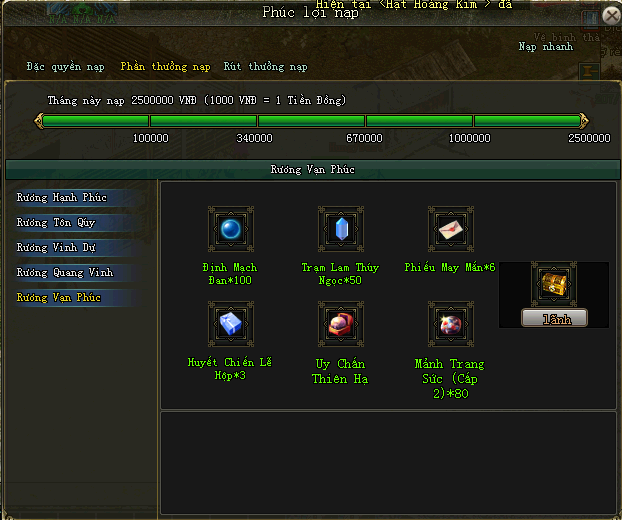622x520 pixels.
Task: Inspect the Định Mạch Đan blue orb icon
Action: click(x=231, y=230)
